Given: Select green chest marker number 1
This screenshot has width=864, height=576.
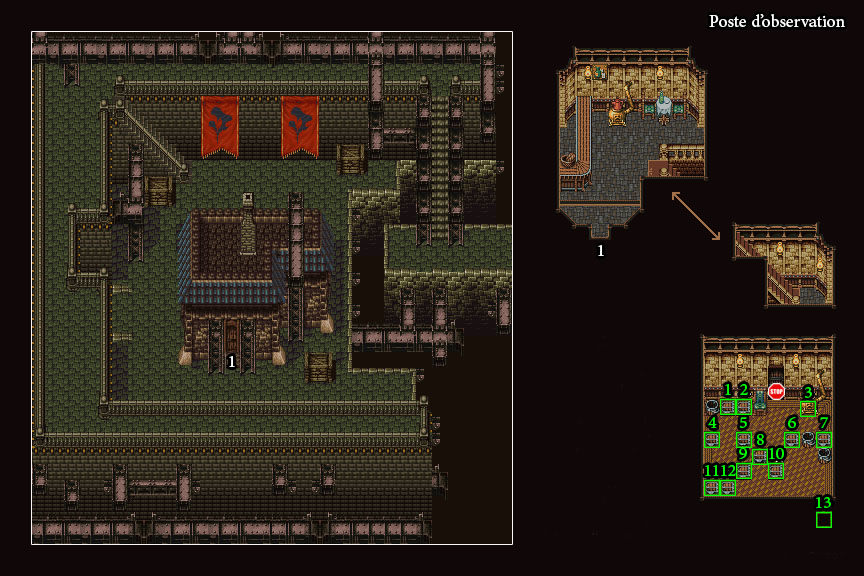Looking at the screenshot, I should coord(728,407).
